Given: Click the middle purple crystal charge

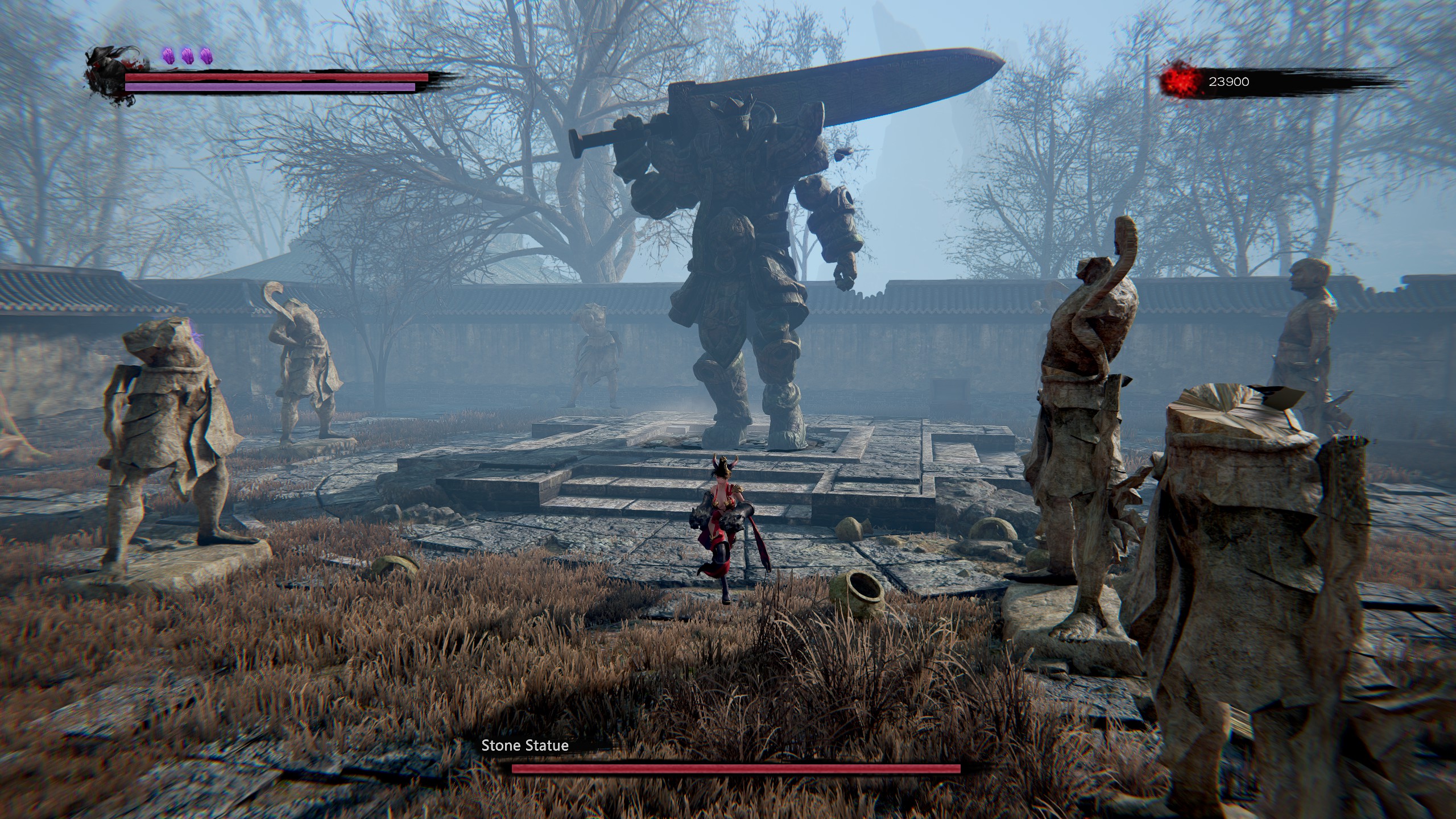Looking at the screenshot, I should pos(187,55).
